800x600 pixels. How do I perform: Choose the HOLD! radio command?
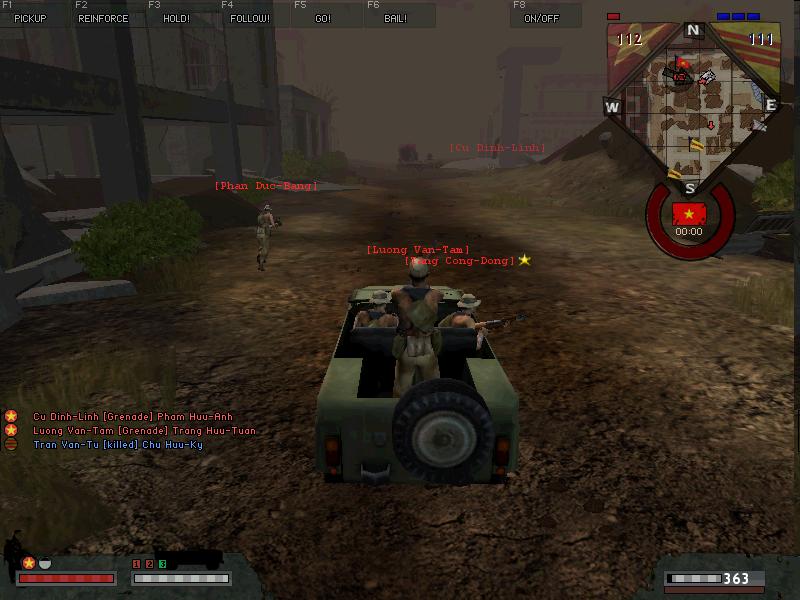[176, 18]
